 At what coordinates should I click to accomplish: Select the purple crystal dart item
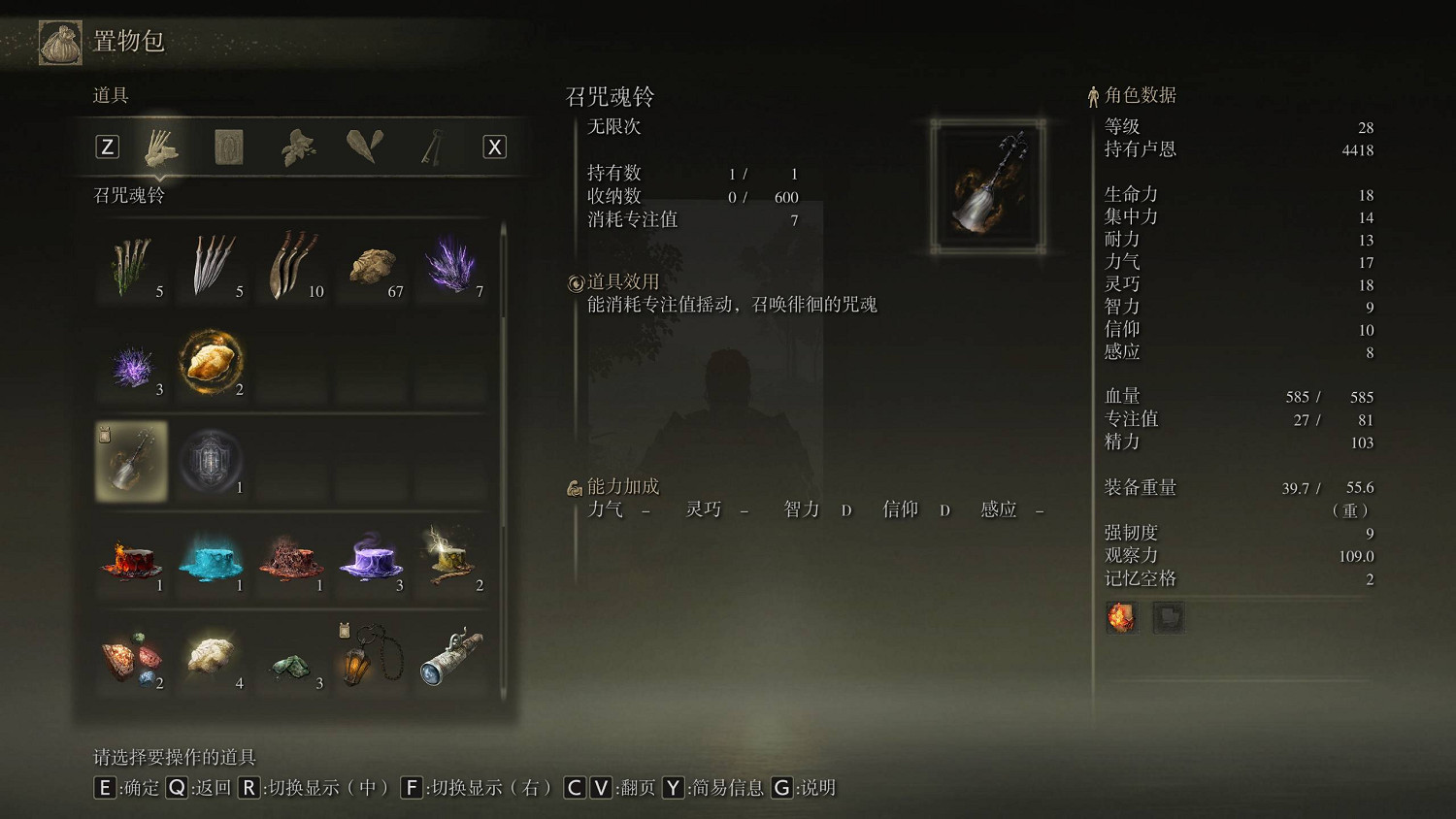coord(451,264)
